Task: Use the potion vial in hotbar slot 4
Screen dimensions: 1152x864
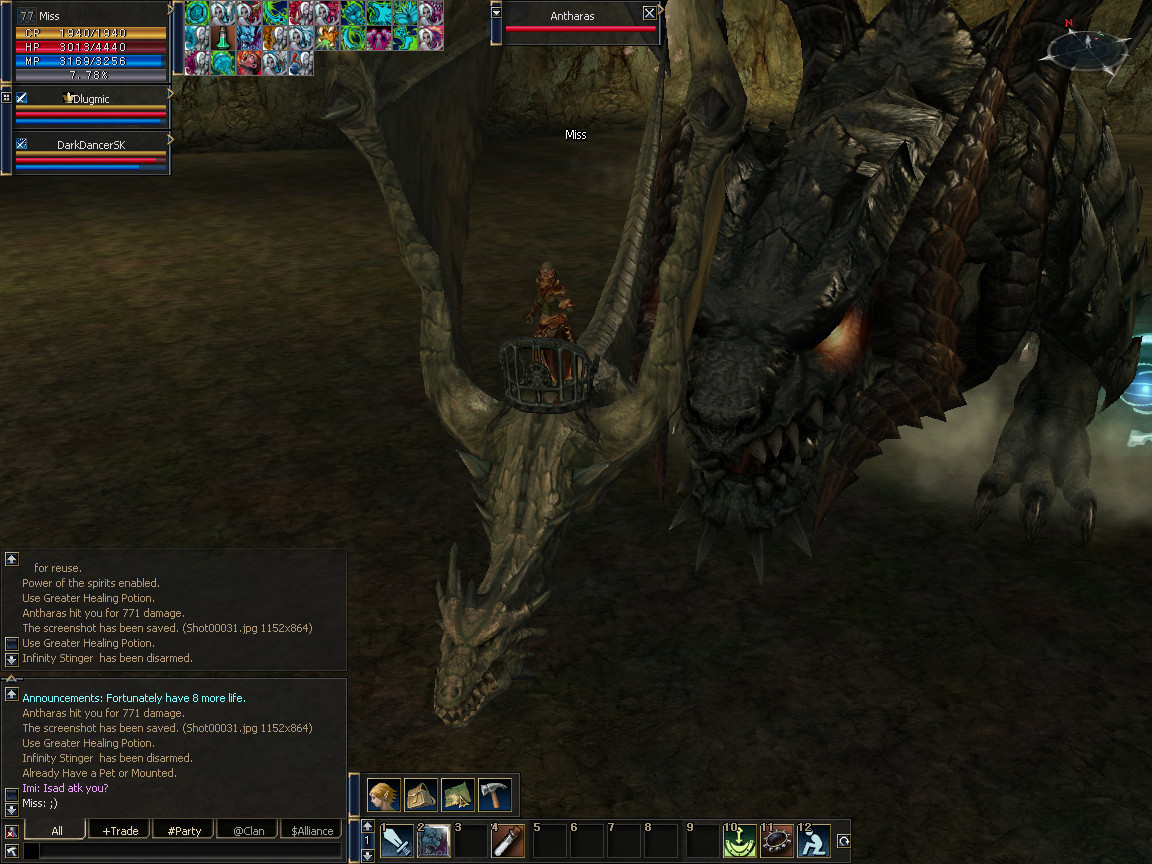Action: pos(508,842)
